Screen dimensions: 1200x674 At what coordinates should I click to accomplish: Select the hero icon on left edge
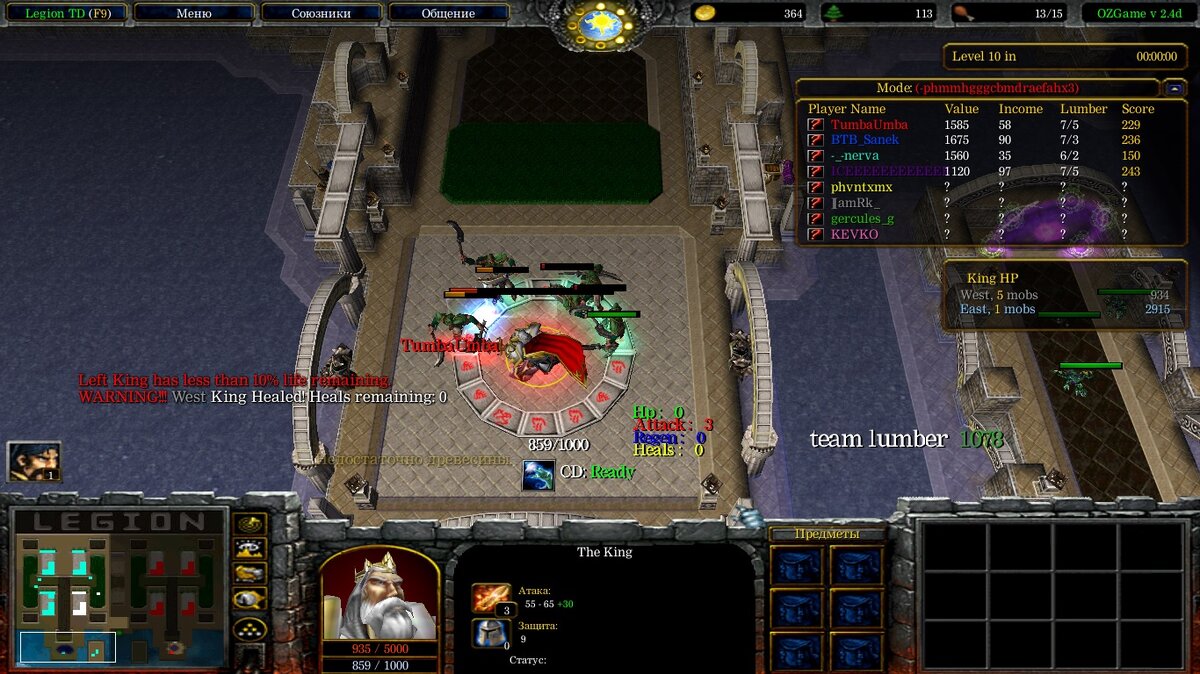(34, 461)
